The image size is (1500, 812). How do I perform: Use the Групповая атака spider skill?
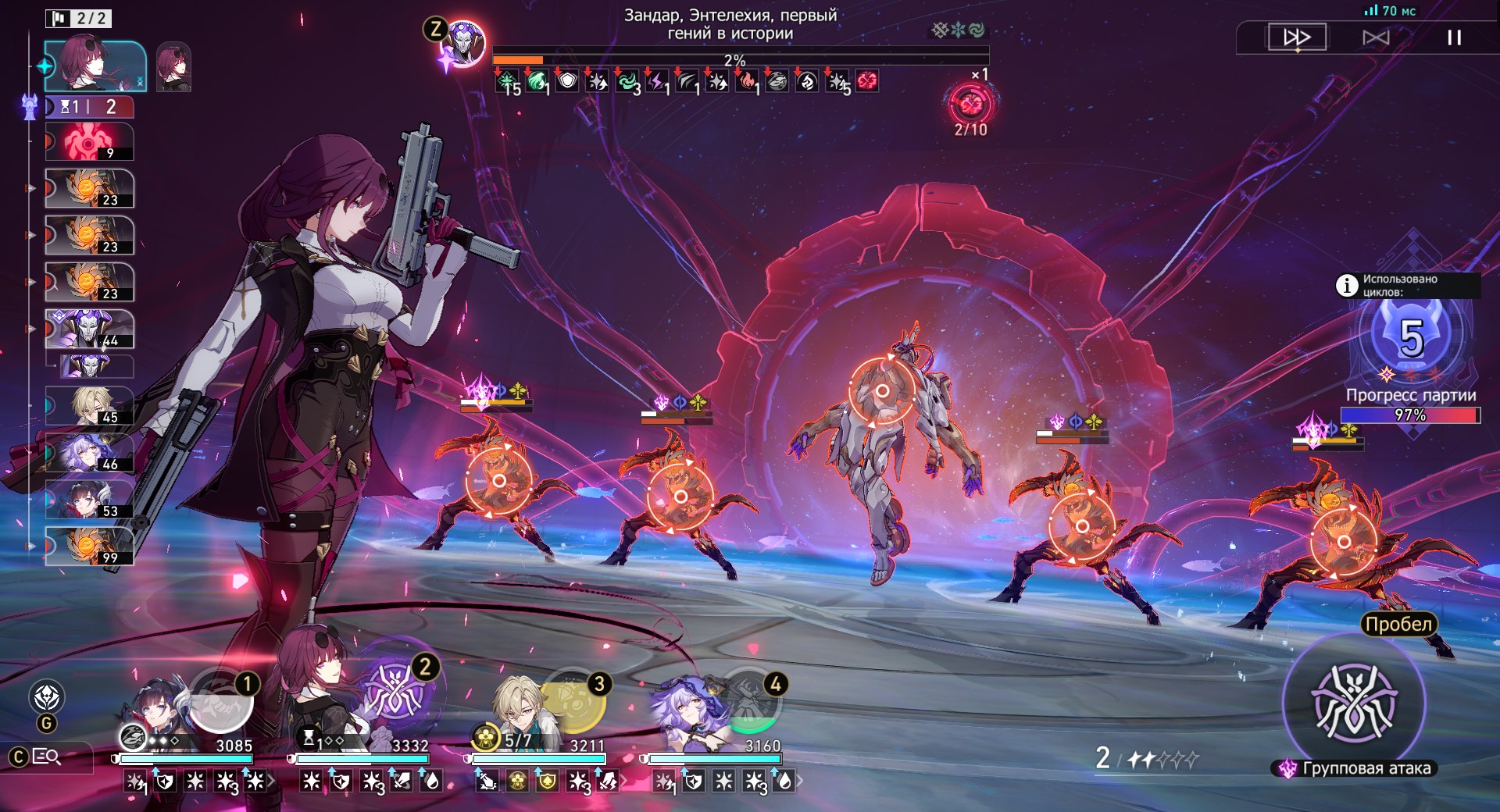point(1355,703)
